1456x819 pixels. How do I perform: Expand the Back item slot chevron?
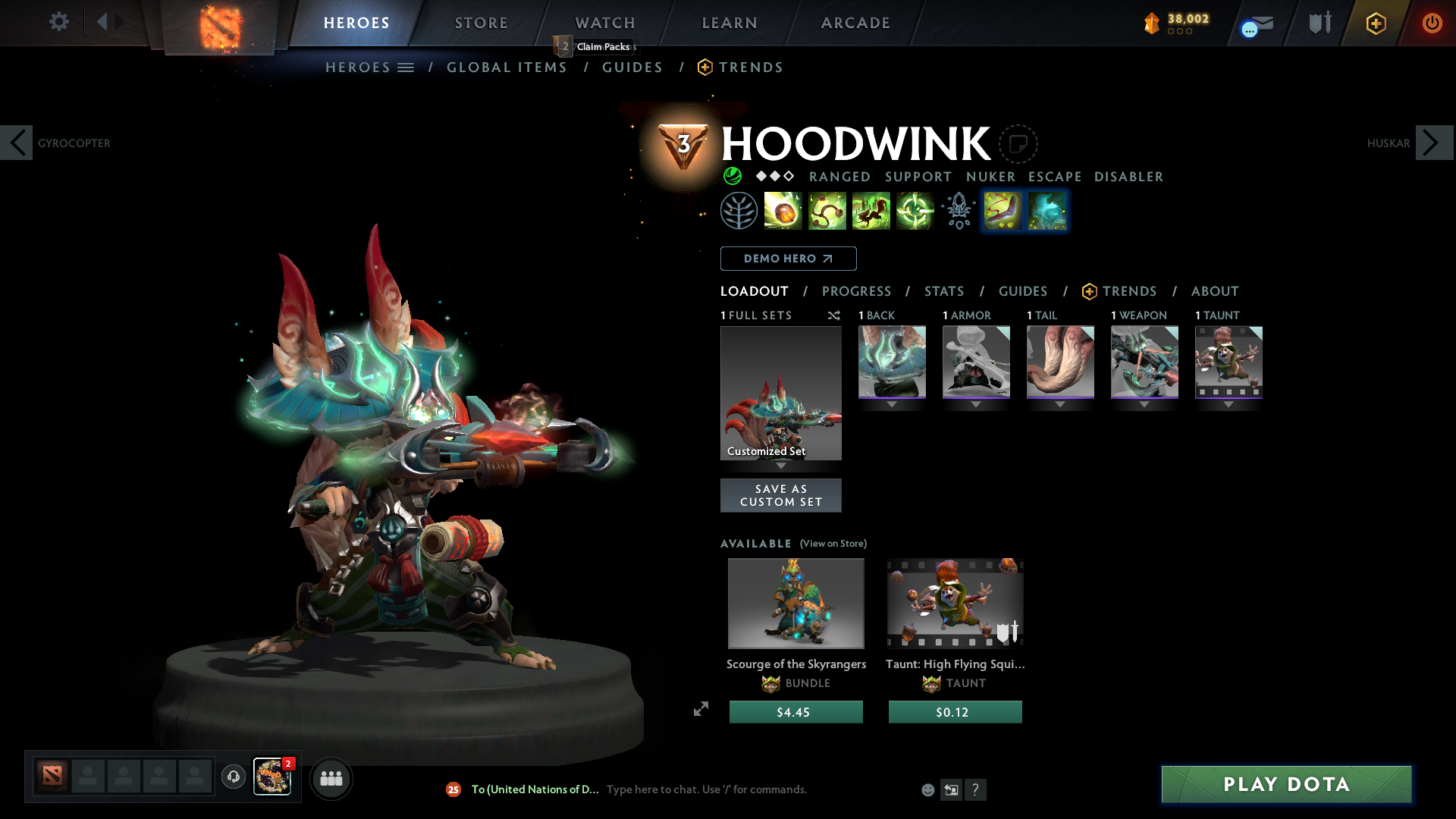point(892,404)
